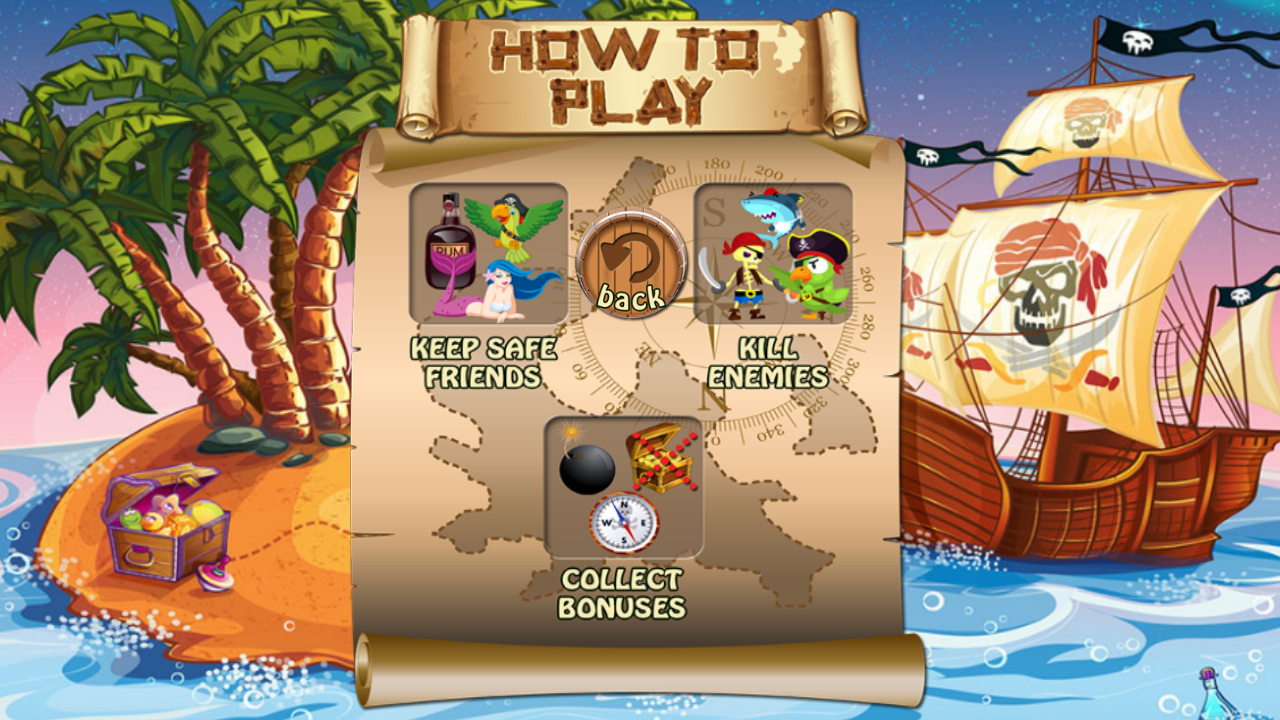
Task: Click the HOW TO PLAY banner
Action: coord(626,70)
